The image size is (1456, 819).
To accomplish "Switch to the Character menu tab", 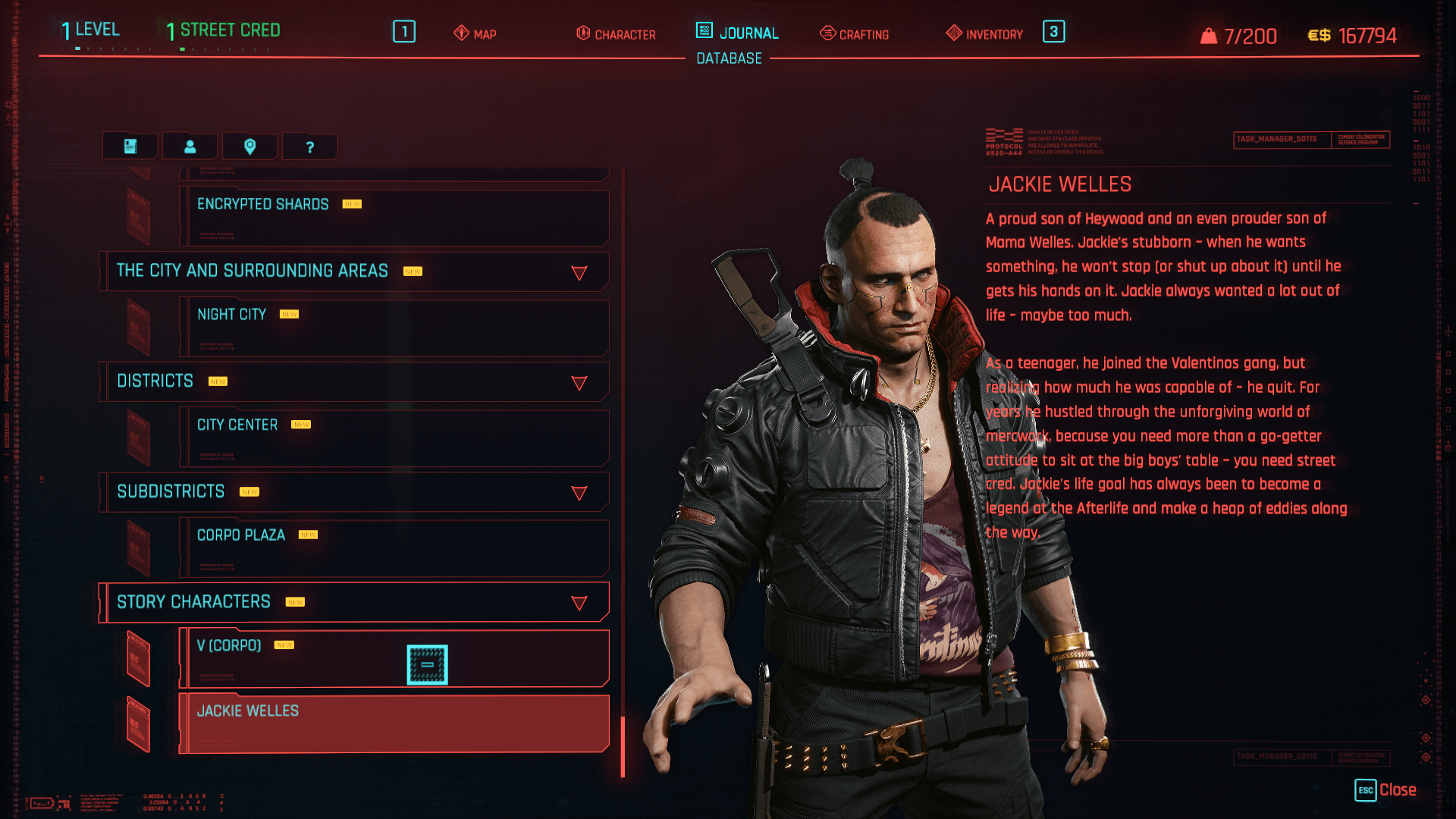I will pyautogui.click(x=616, y=34).
